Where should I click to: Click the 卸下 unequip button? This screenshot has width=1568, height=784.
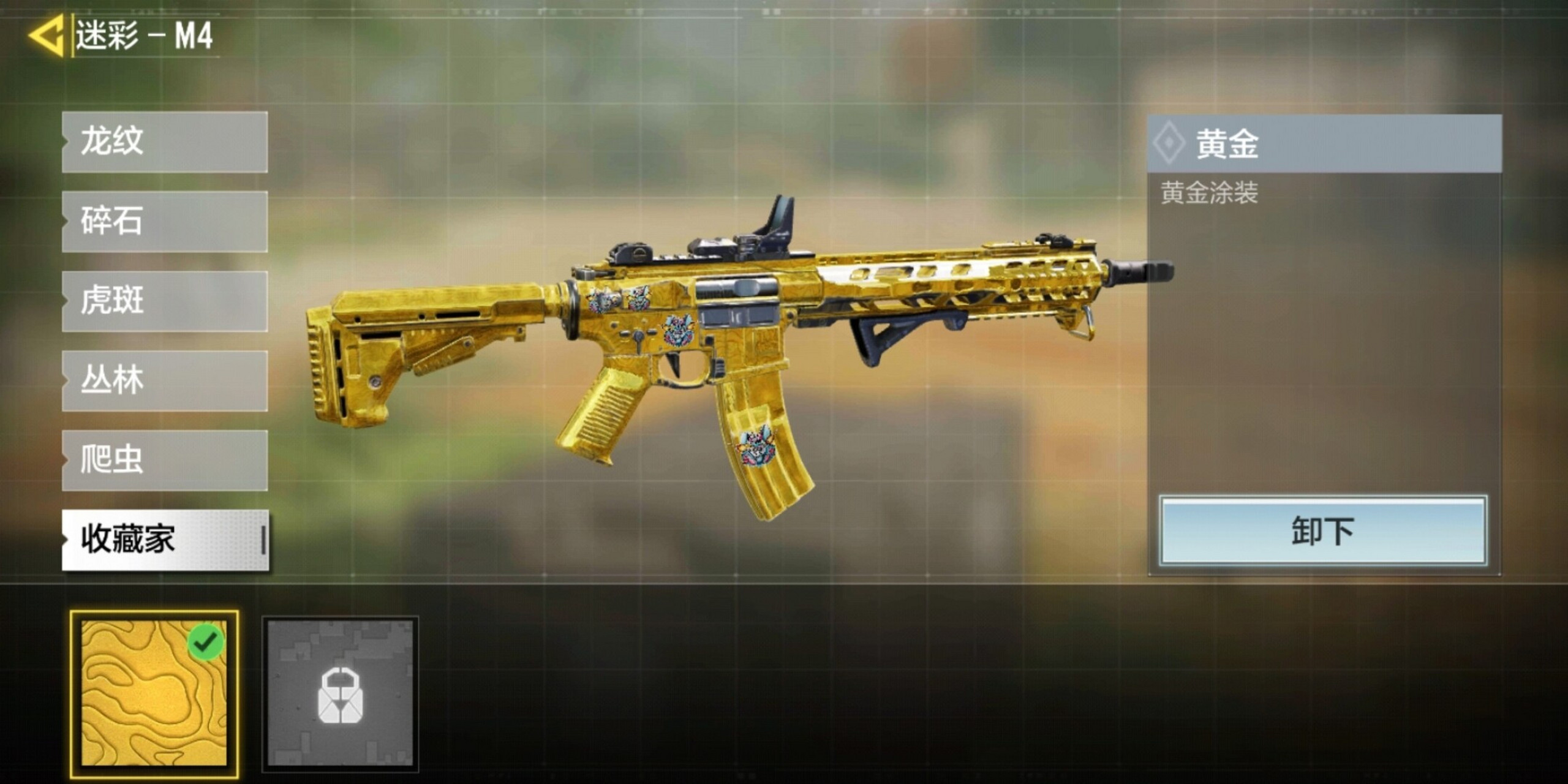click(x=1323, y=531)
